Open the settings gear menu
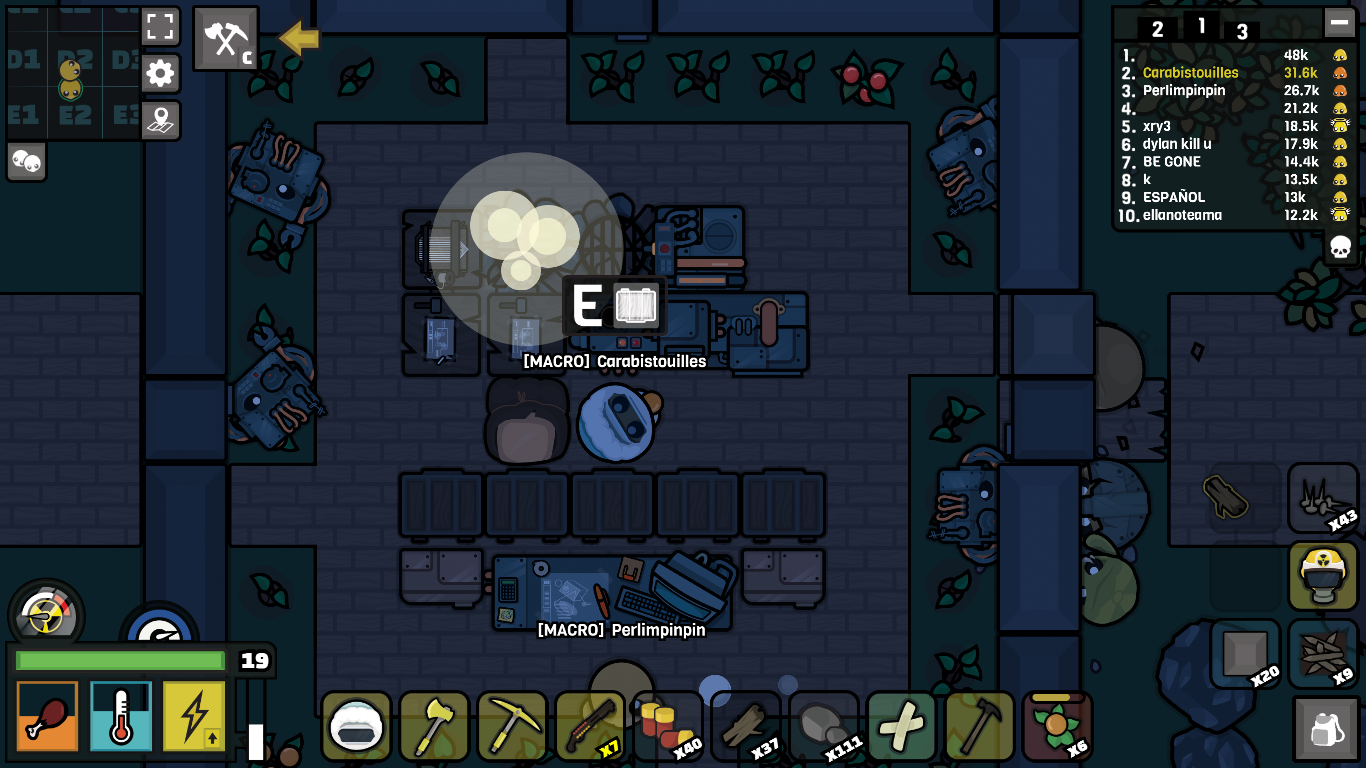This screenshot has height=768, width=1366. click(x=161, y=74)
